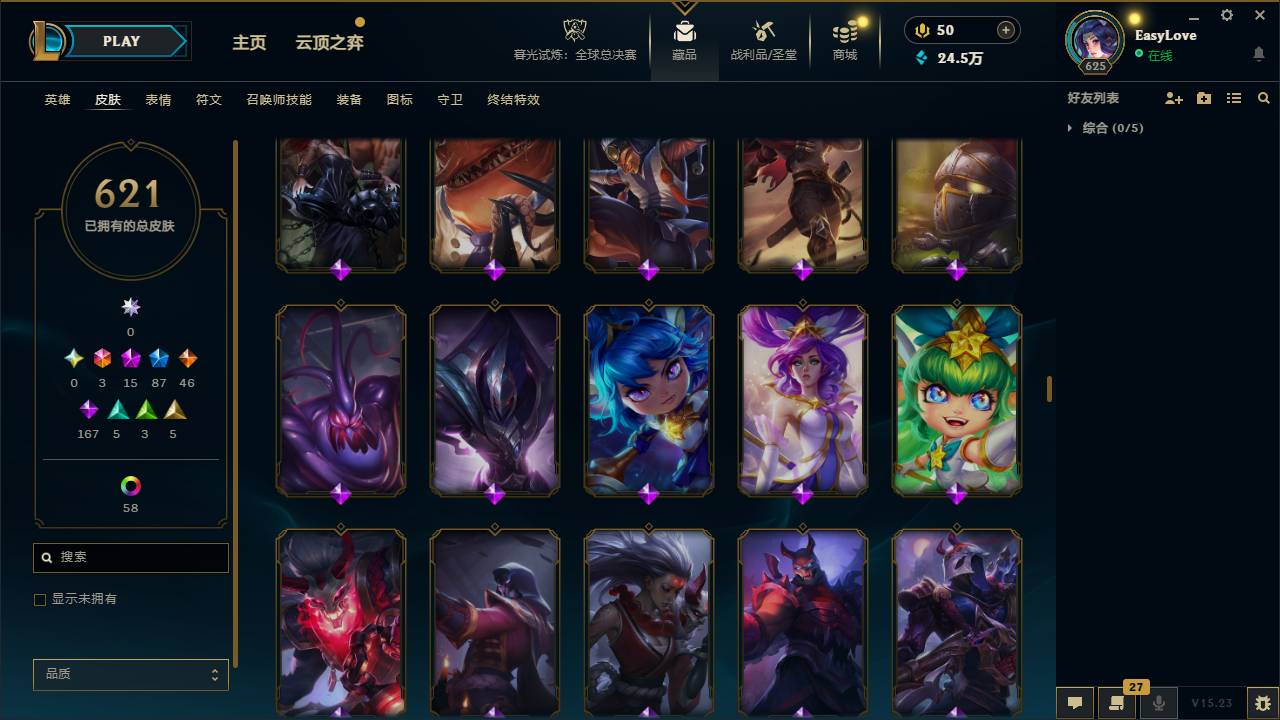This screenshot has height=720, width=1280.
Task: Open chat with the speech bubble icon
Action: click(1073, 703)
